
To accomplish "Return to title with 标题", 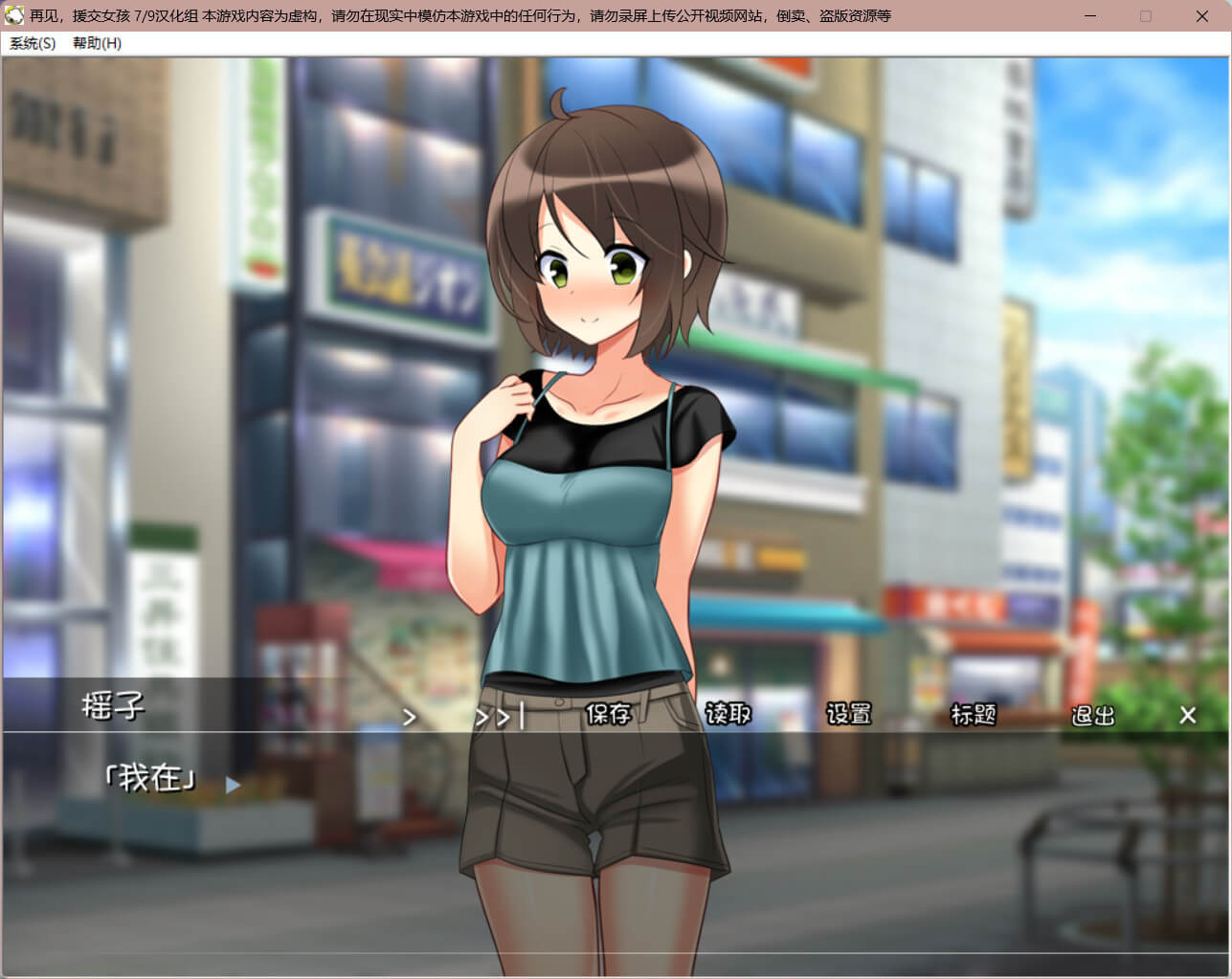I will 973,714.
